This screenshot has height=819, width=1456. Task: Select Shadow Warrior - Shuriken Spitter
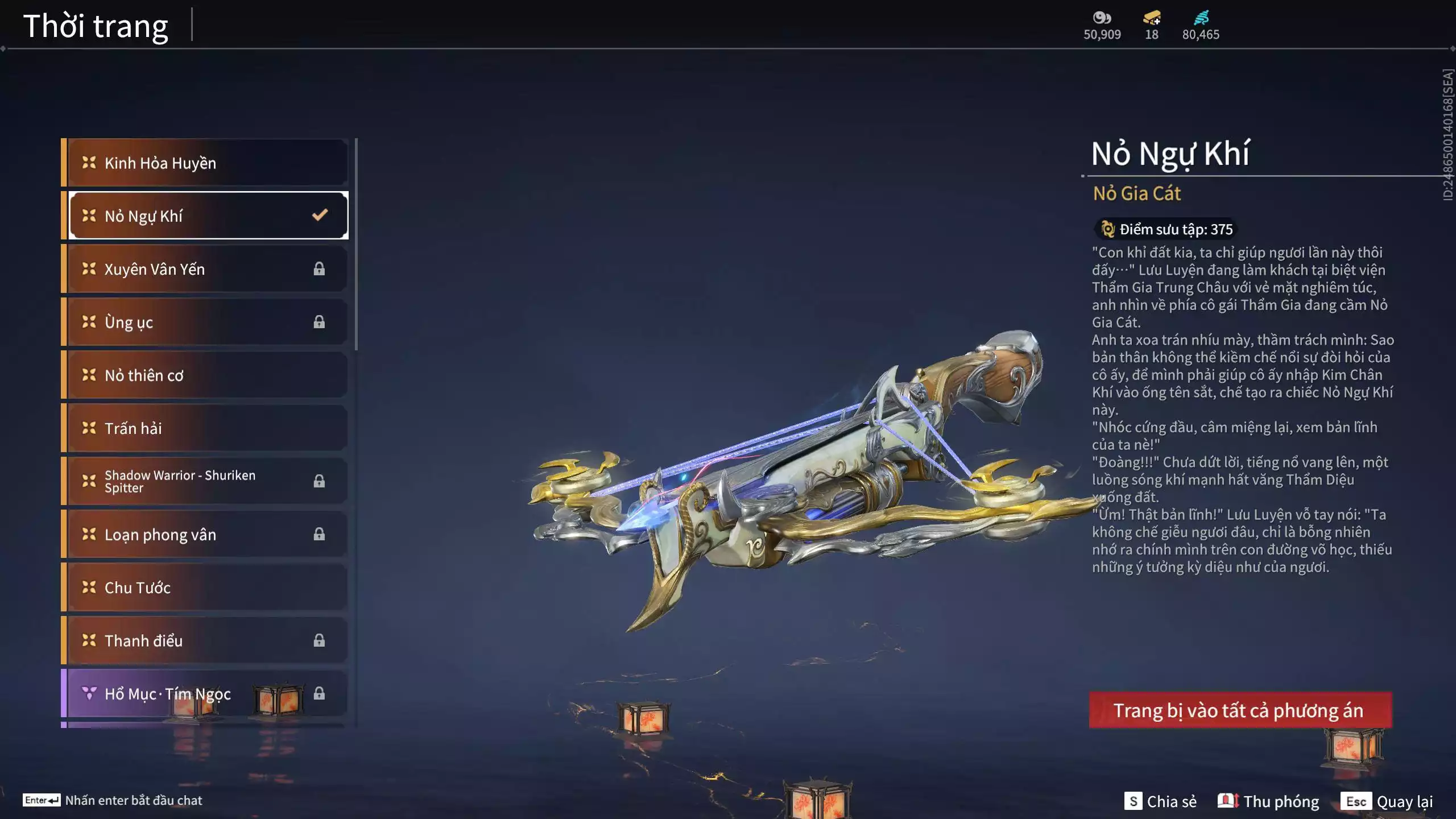(x=208, y=481)
